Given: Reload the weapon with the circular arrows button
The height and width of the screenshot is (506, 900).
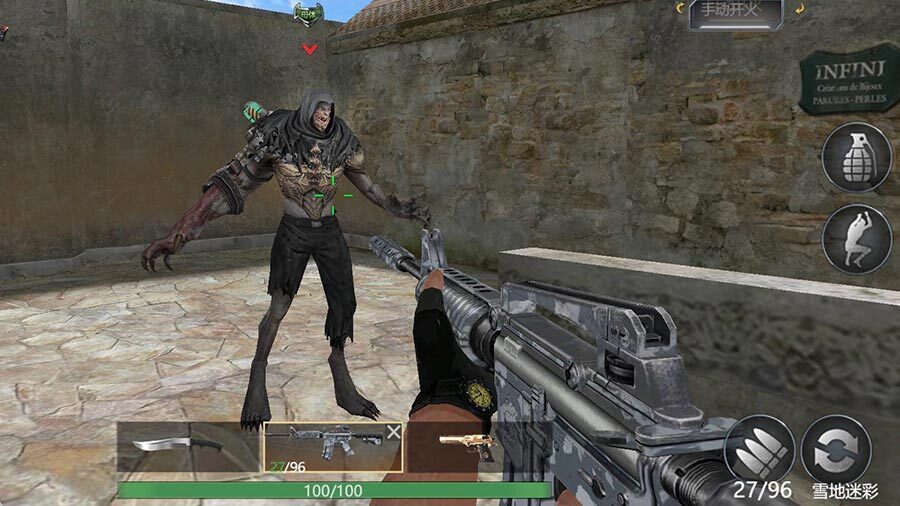Looking at the screenshot, I should coord(835,449).
